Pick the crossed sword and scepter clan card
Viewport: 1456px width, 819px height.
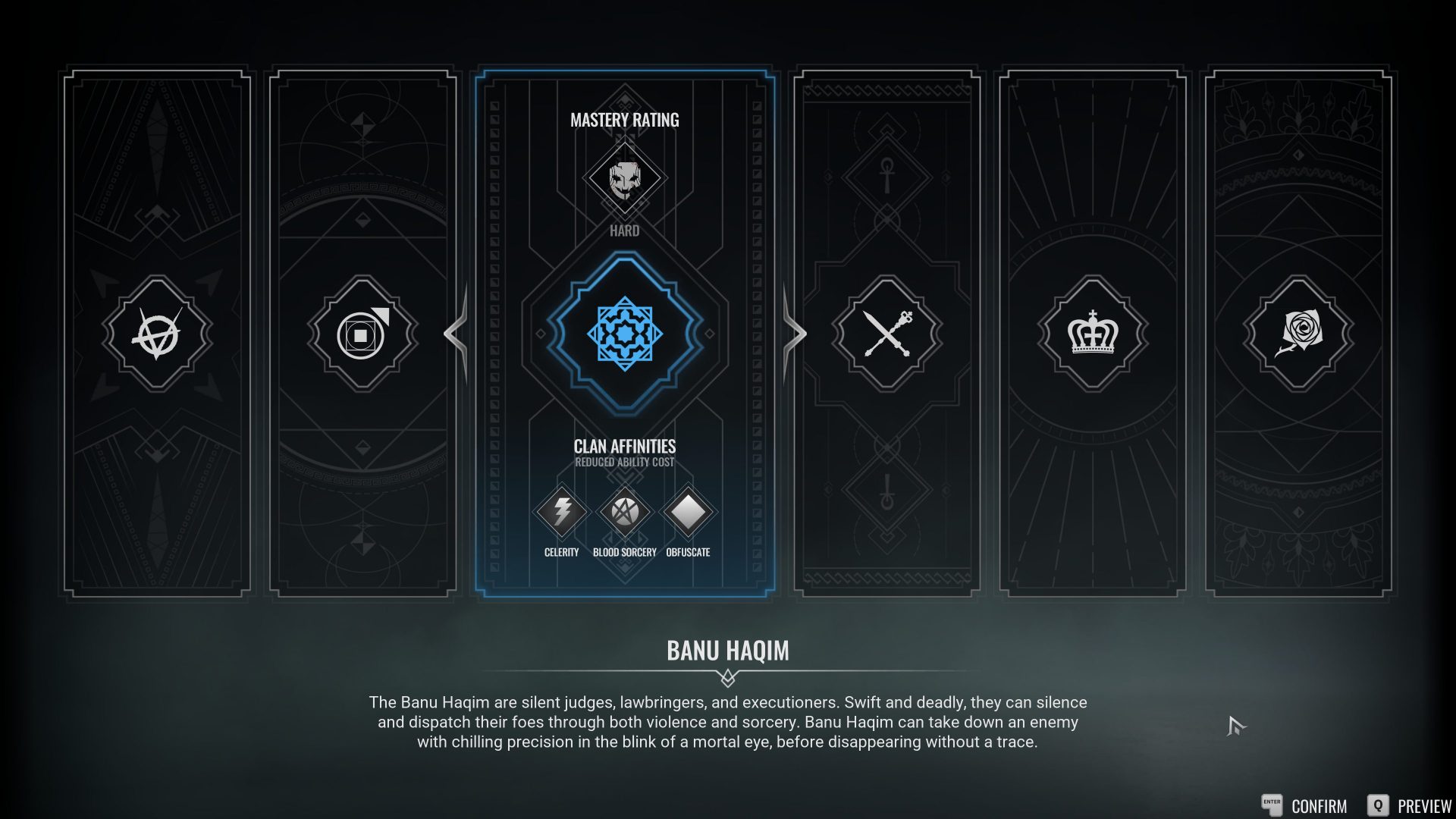coord(886,334)
